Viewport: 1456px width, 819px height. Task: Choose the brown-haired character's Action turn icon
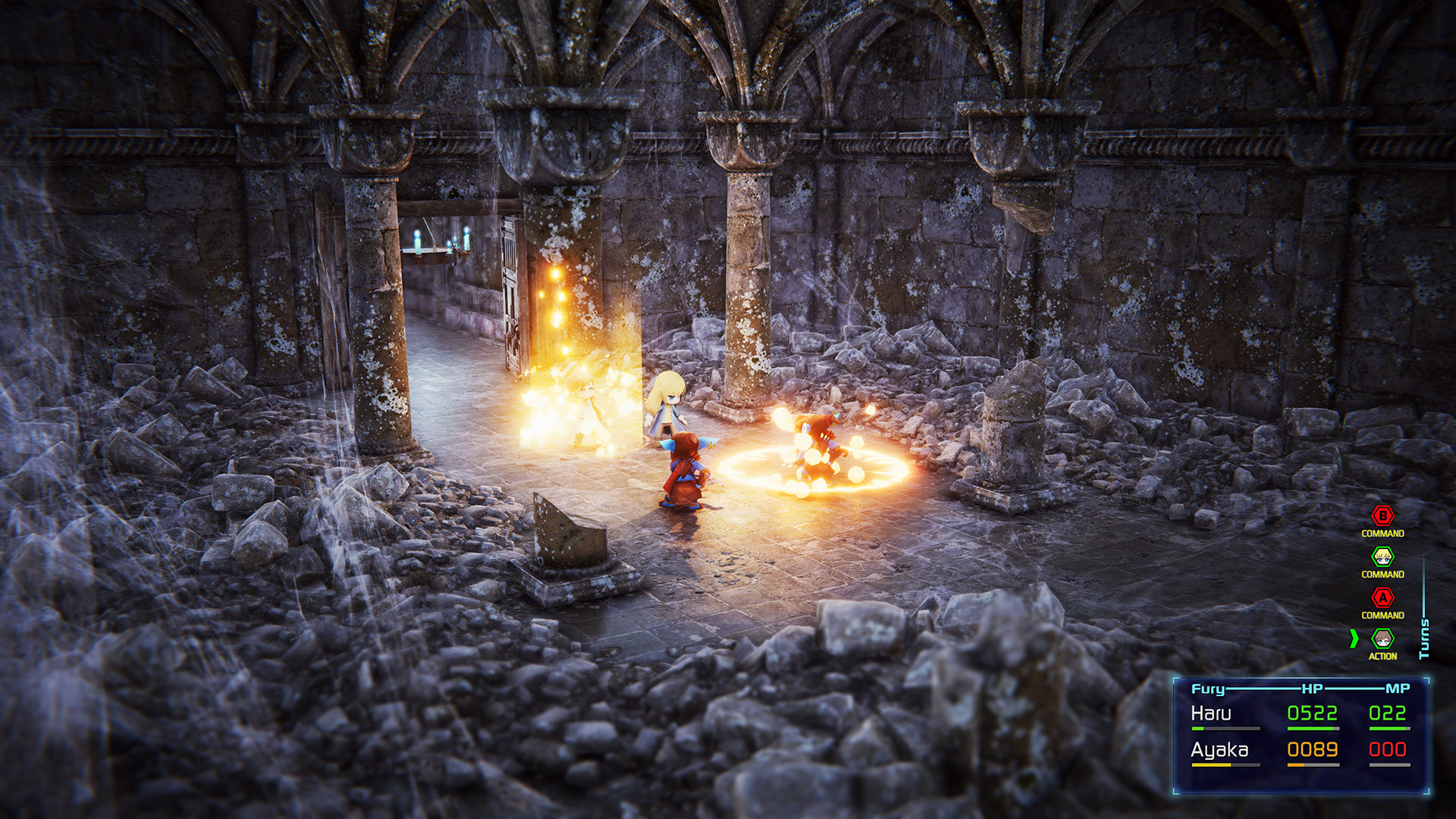tap(1382, 639)
